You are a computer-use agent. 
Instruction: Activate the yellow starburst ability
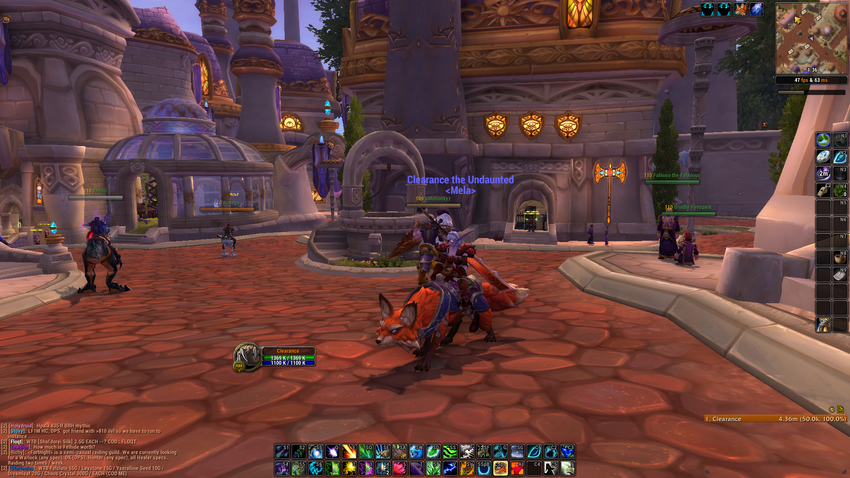click(x=349, y=468)
